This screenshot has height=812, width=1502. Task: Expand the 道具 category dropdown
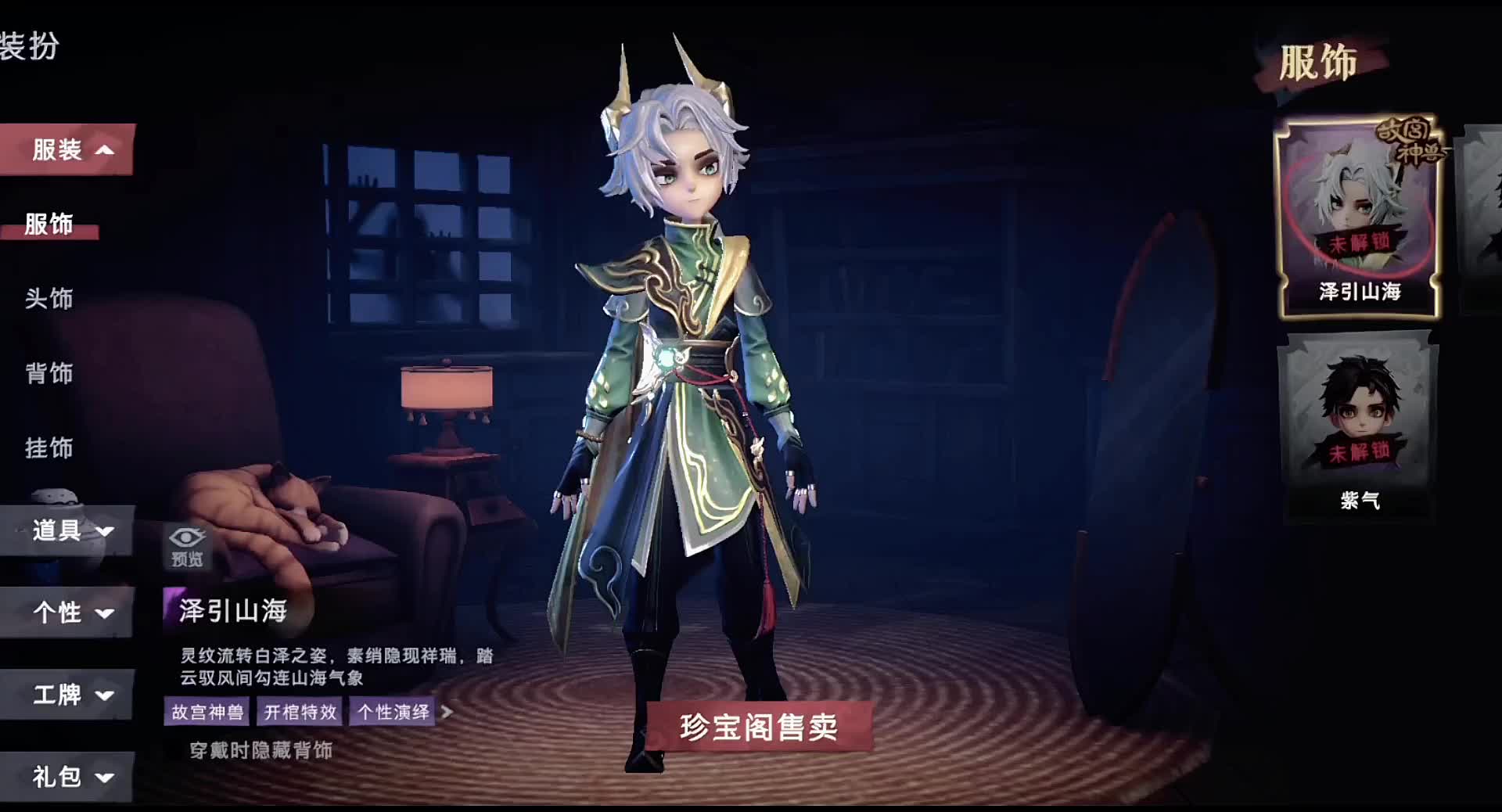click(x=69, y=530)
